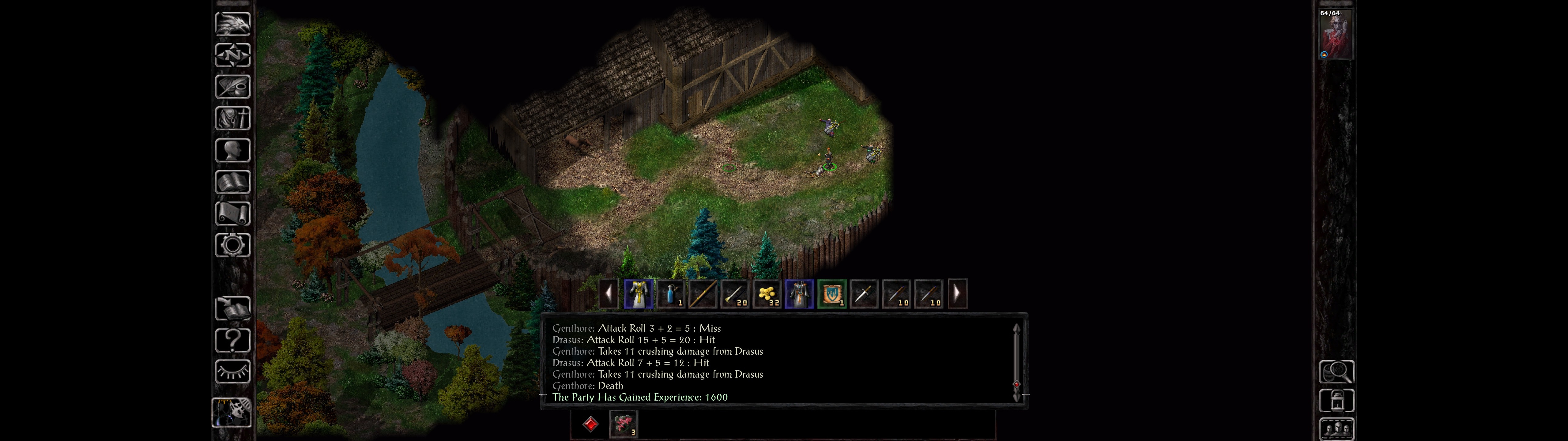Show next loot items with right arrow

957,294
